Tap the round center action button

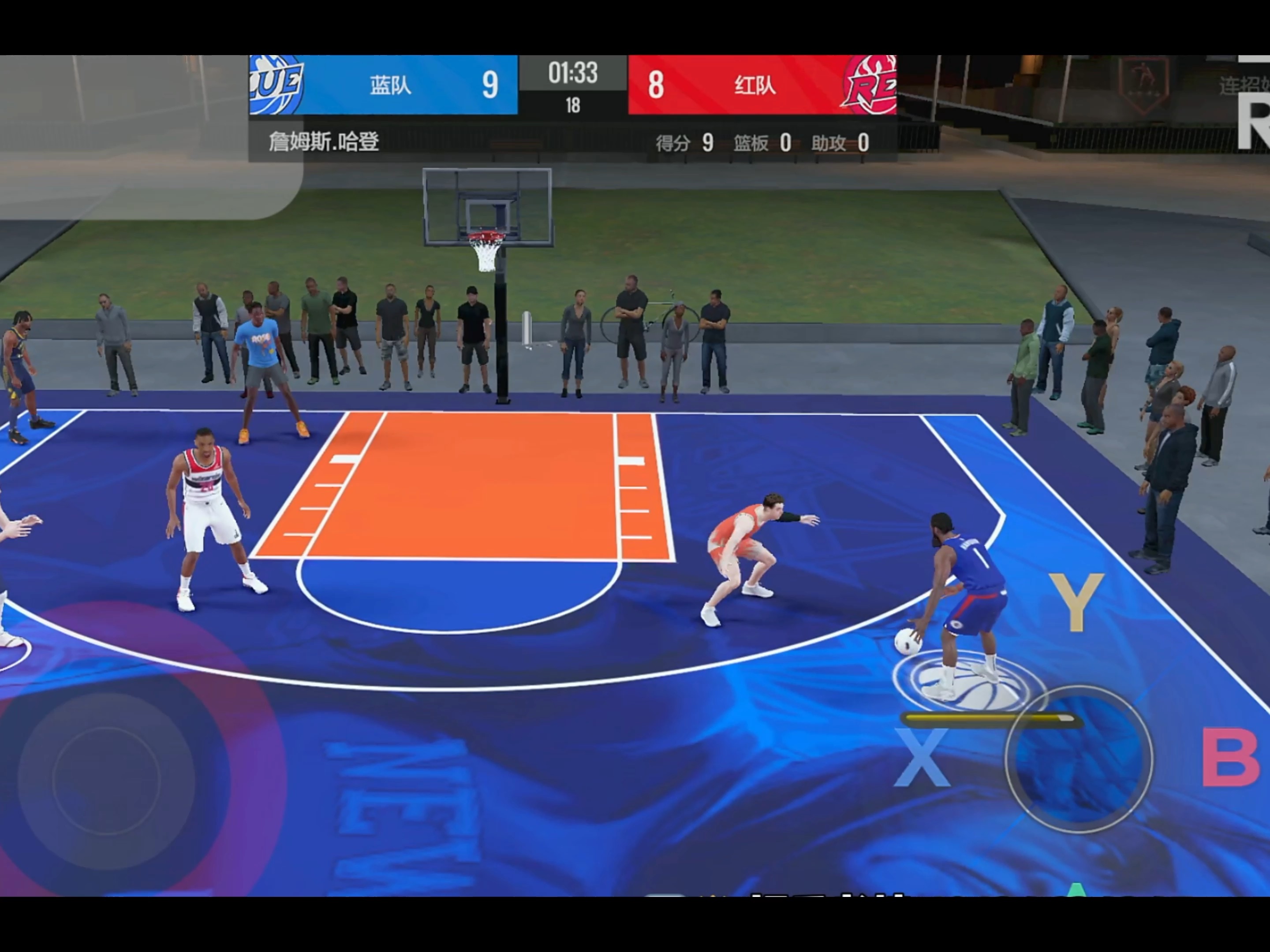[x=1079, y=759]
